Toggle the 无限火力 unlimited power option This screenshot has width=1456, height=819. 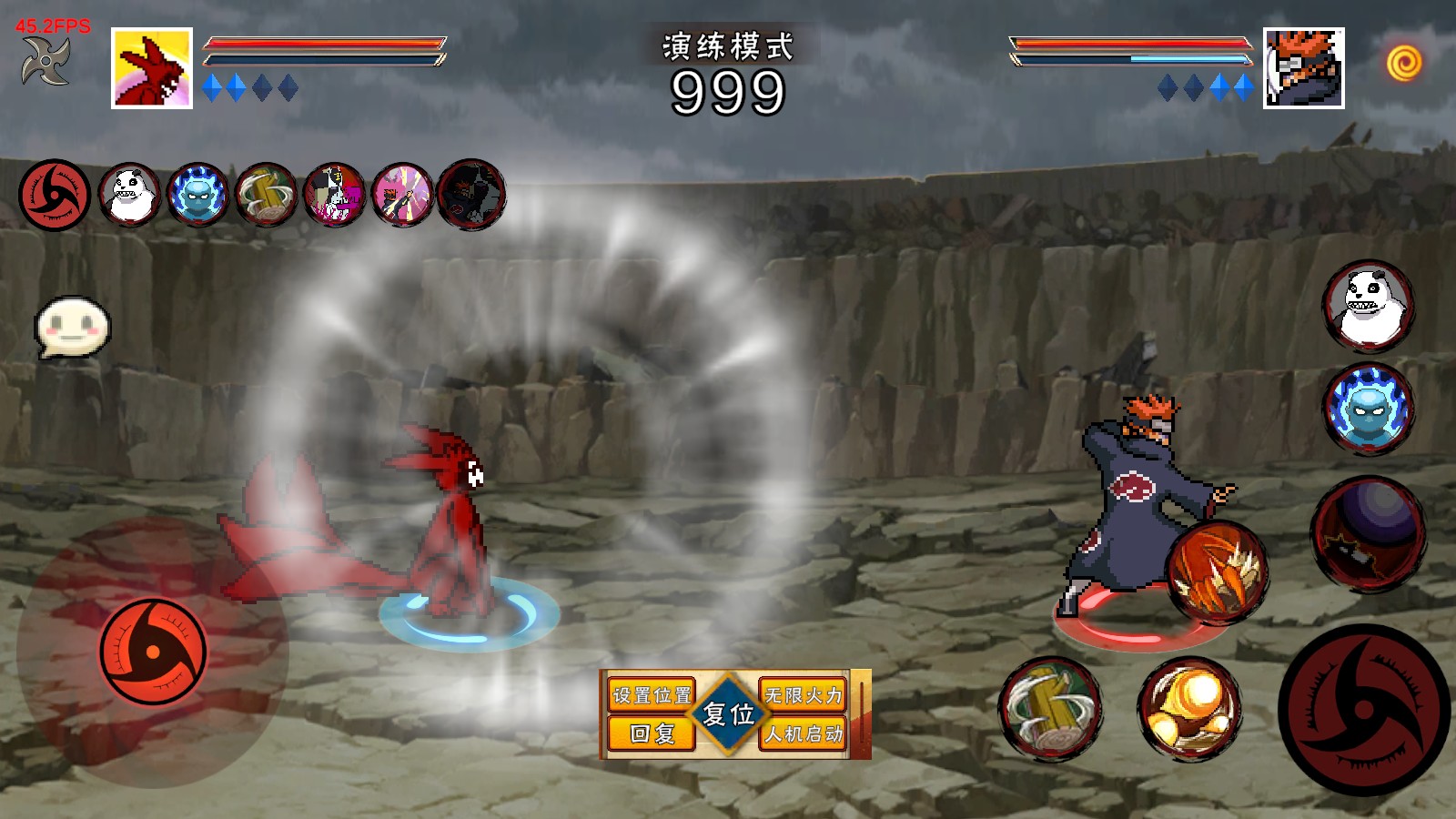[804, 695]
